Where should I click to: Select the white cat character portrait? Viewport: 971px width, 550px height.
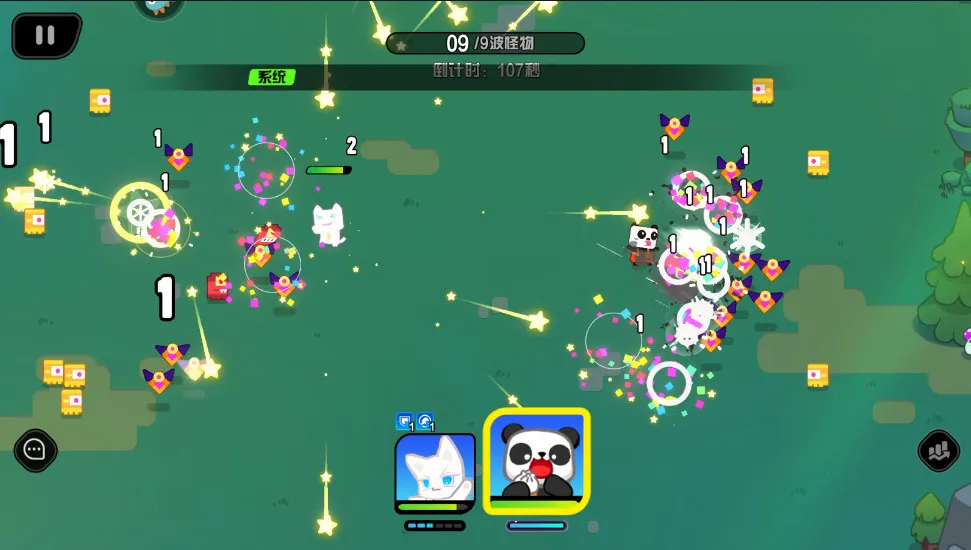tap(435, 471)
